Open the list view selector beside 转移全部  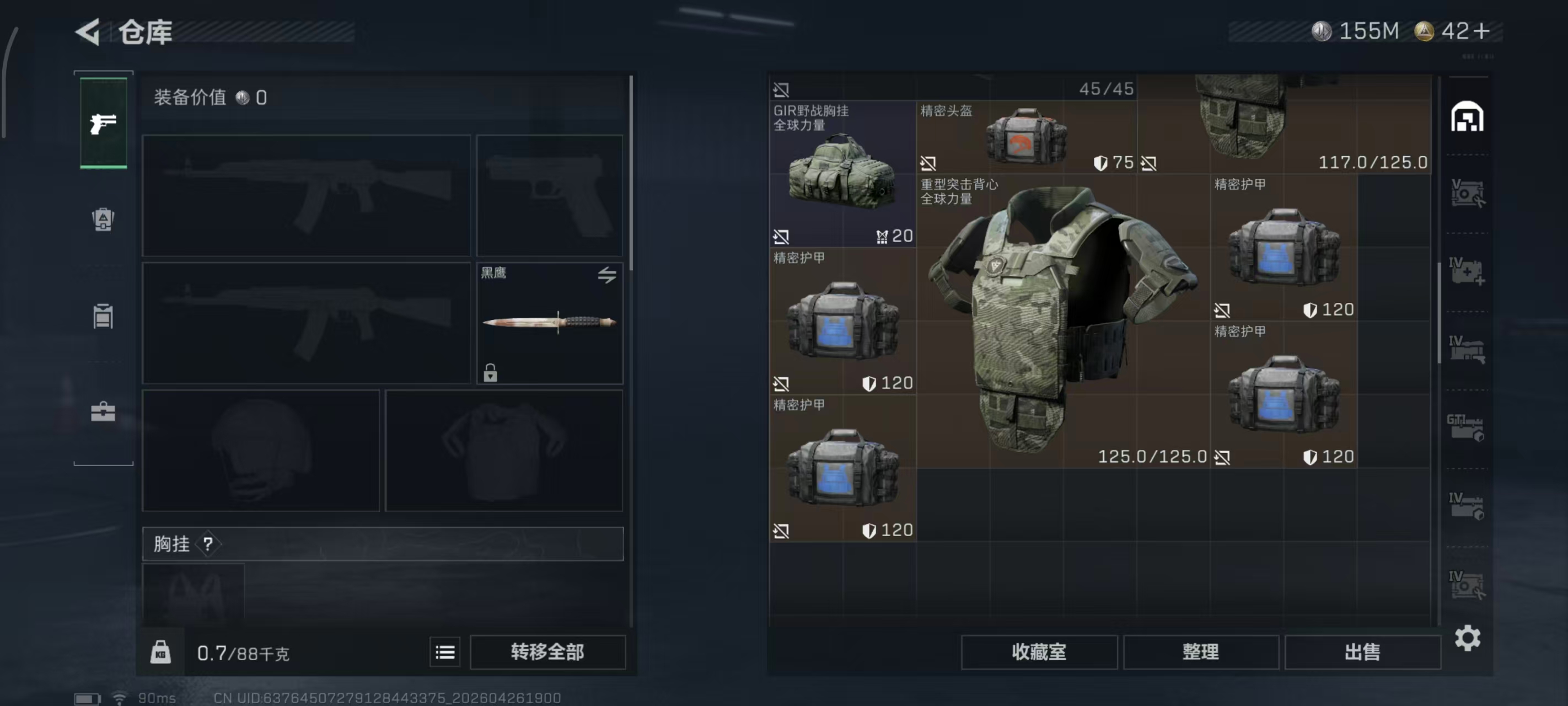pos(445,651)
